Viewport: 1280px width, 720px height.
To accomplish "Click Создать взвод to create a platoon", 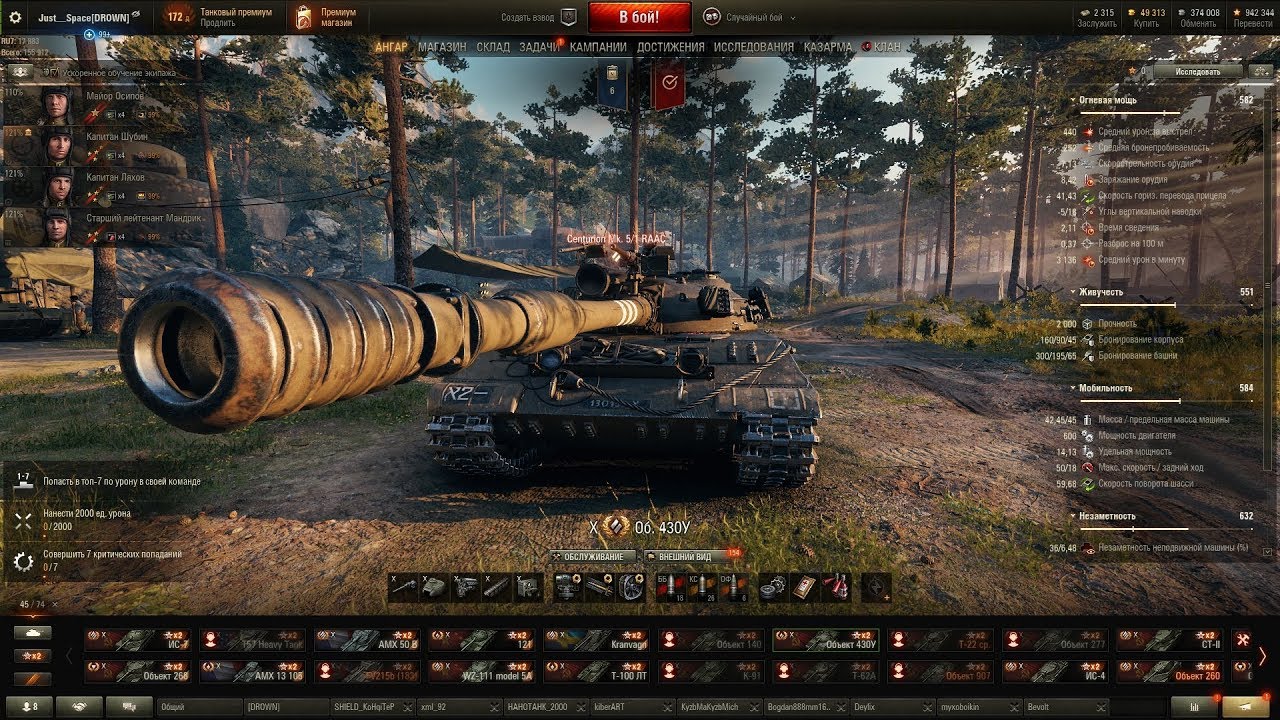I will 538,17.
